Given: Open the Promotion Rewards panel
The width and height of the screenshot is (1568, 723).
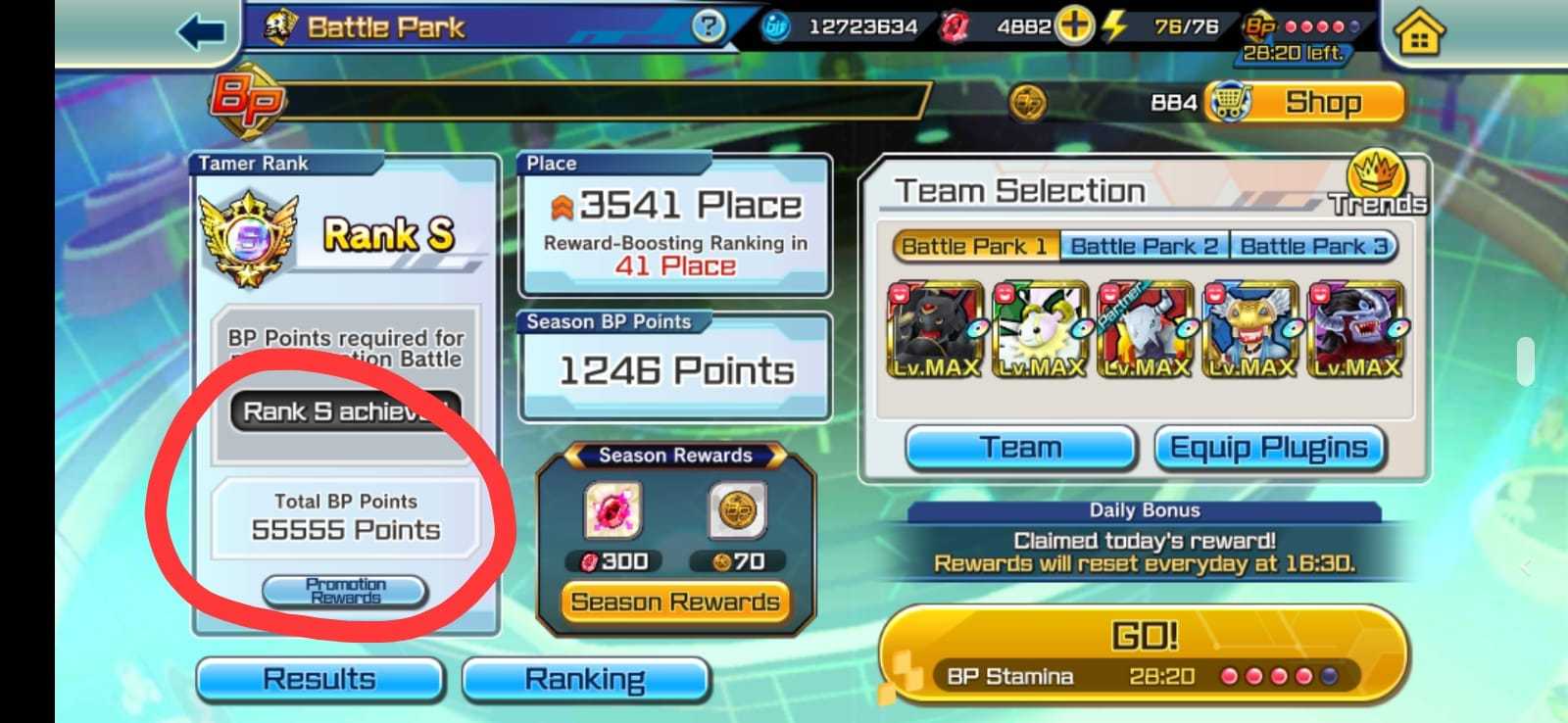Looking at the screenshot, I should pyautogui.click(x=345, y=591).
